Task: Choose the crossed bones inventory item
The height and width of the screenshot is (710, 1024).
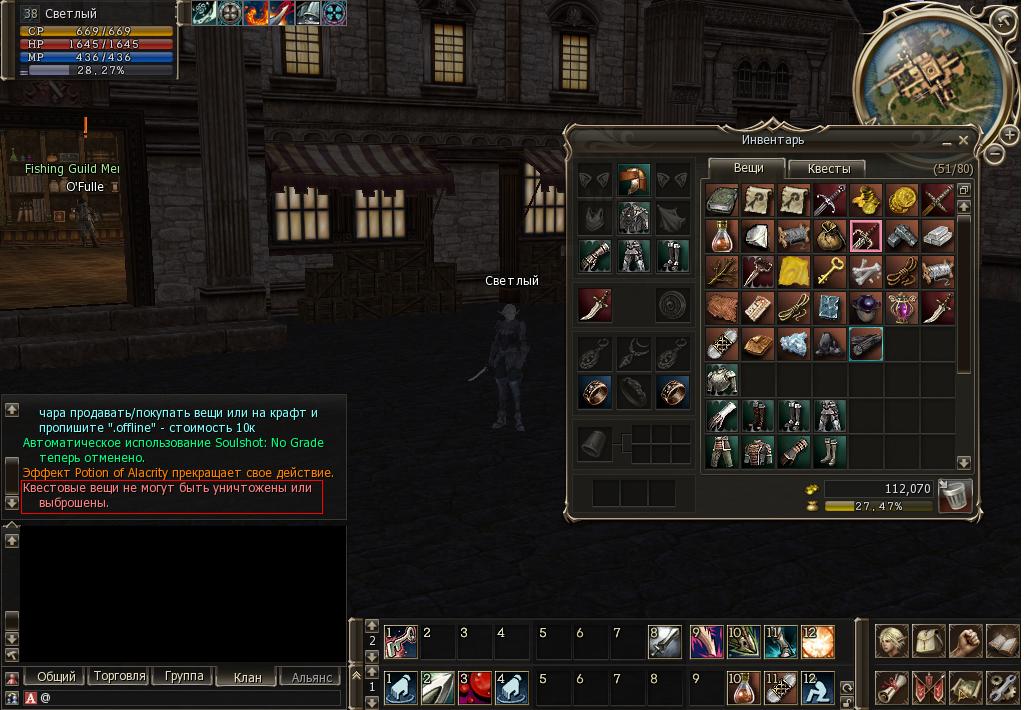Action: (x=866, y=270)
